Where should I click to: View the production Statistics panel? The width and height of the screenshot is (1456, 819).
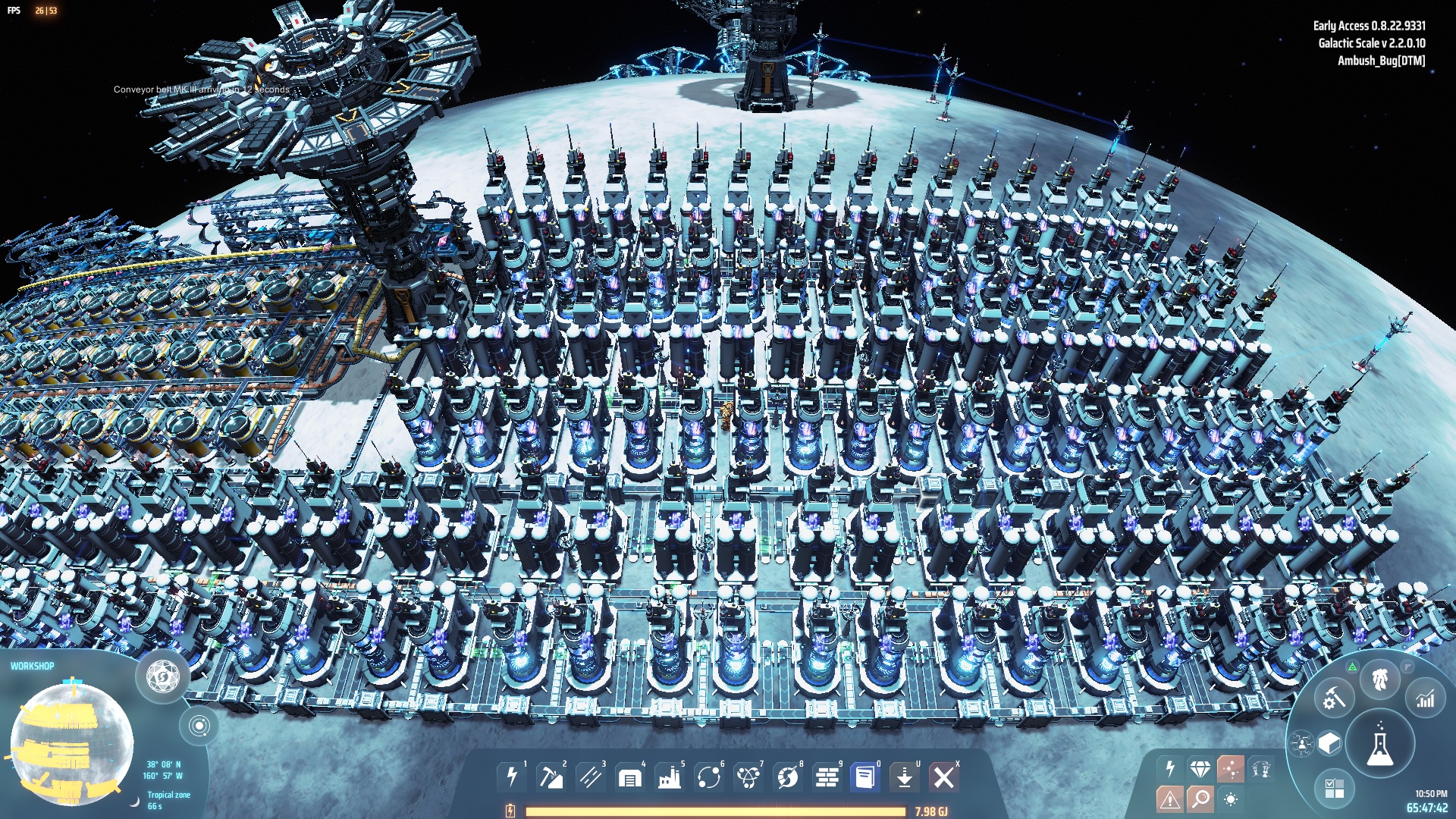pyautogui.click(x=1426, y=698)
